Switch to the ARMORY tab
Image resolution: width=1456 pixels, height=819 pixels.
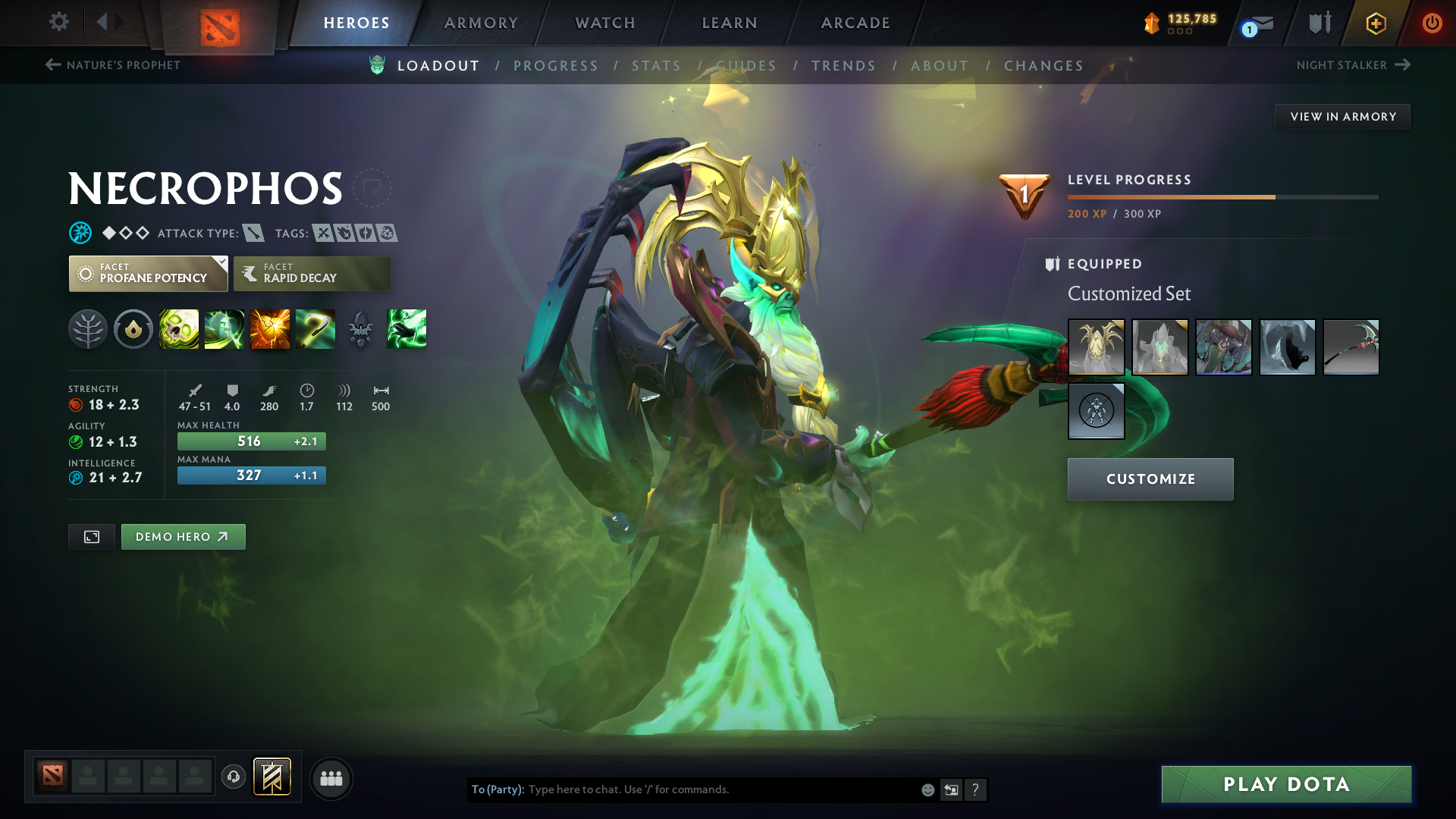click(x=480, y=23)
